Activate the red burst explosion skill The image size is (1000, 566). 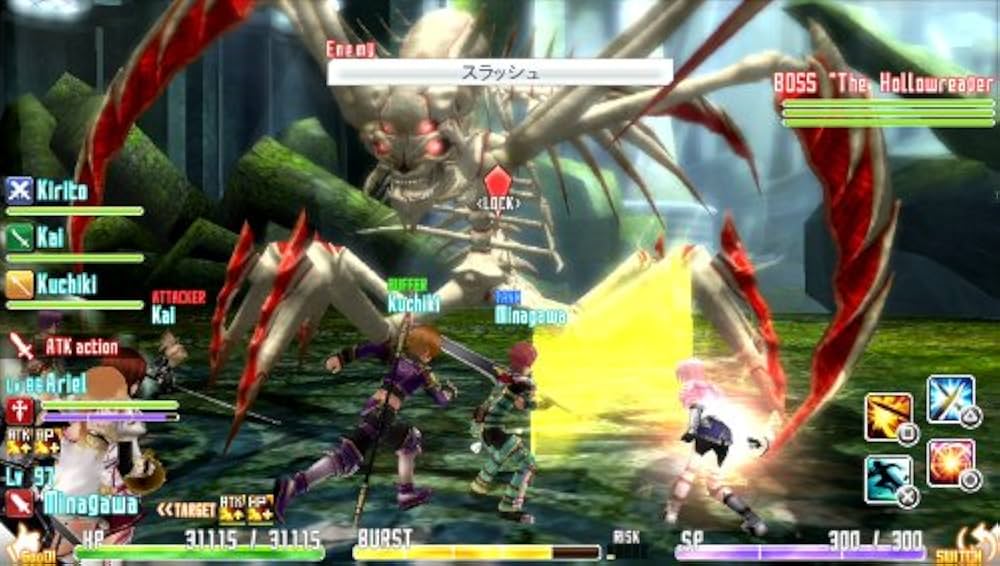tap(950, 463)
